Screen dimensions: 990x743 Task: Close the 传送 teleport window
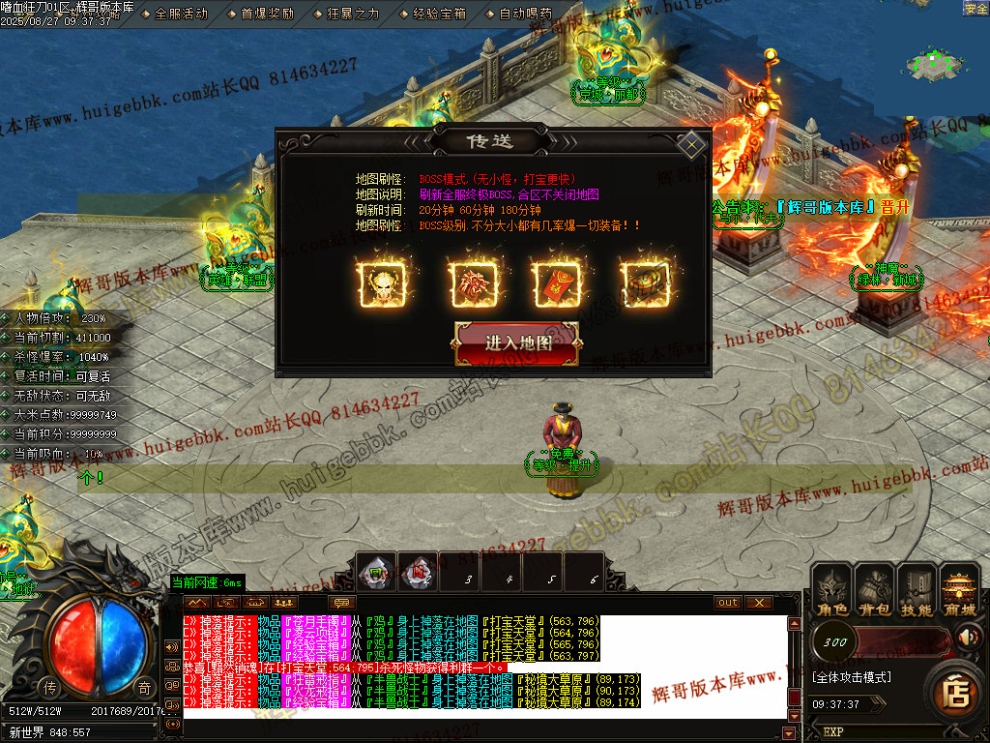(x=690, y=143)
